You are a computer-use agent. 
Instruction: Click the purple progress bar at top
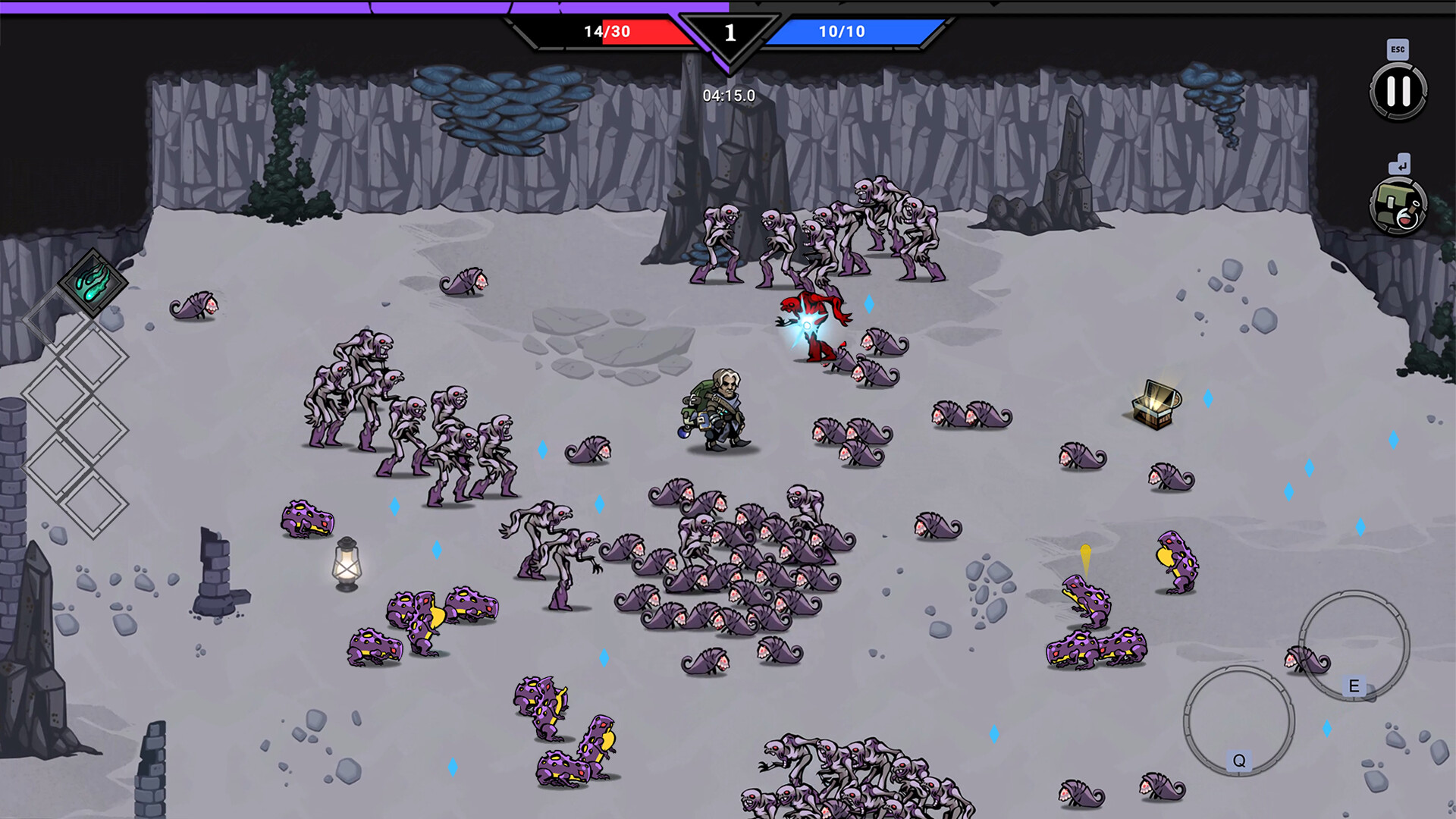pyautogui.click(x=364, y=6)
